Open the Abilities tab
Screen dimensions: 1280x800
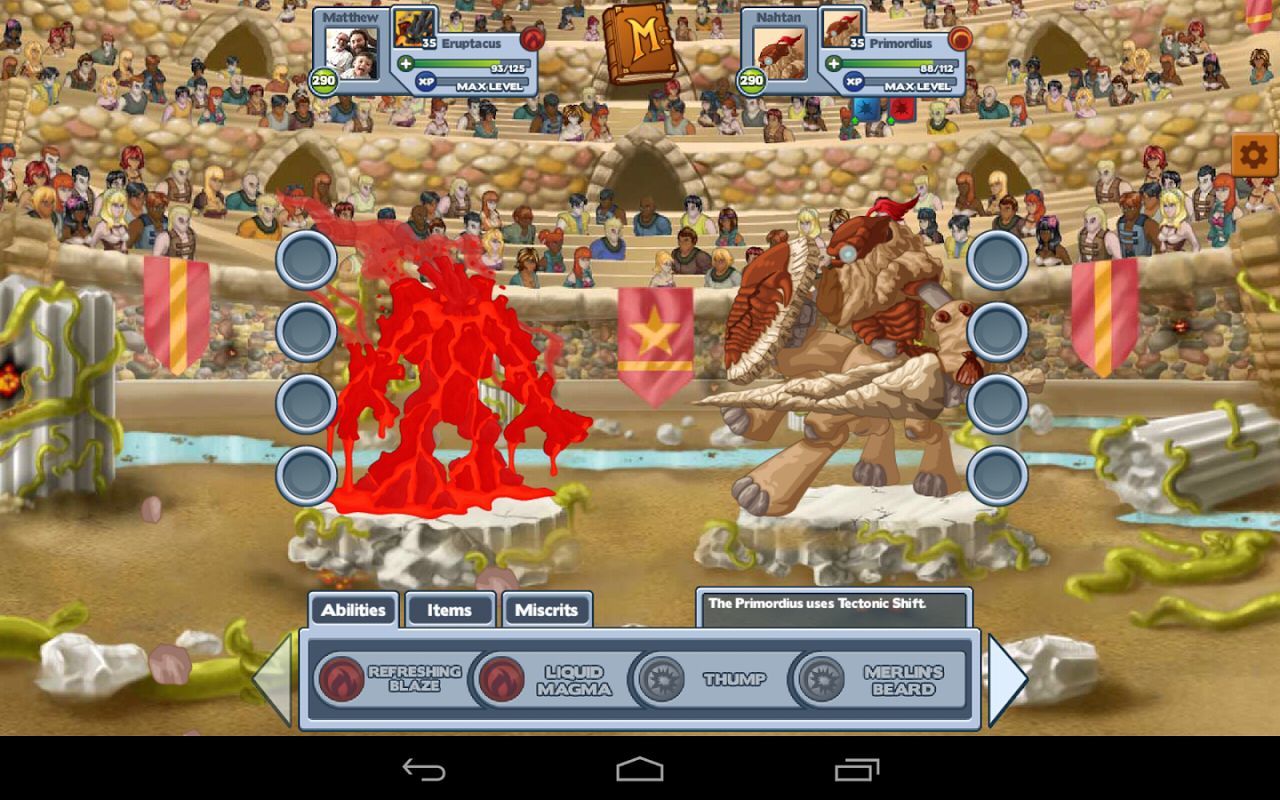point(352,609)
